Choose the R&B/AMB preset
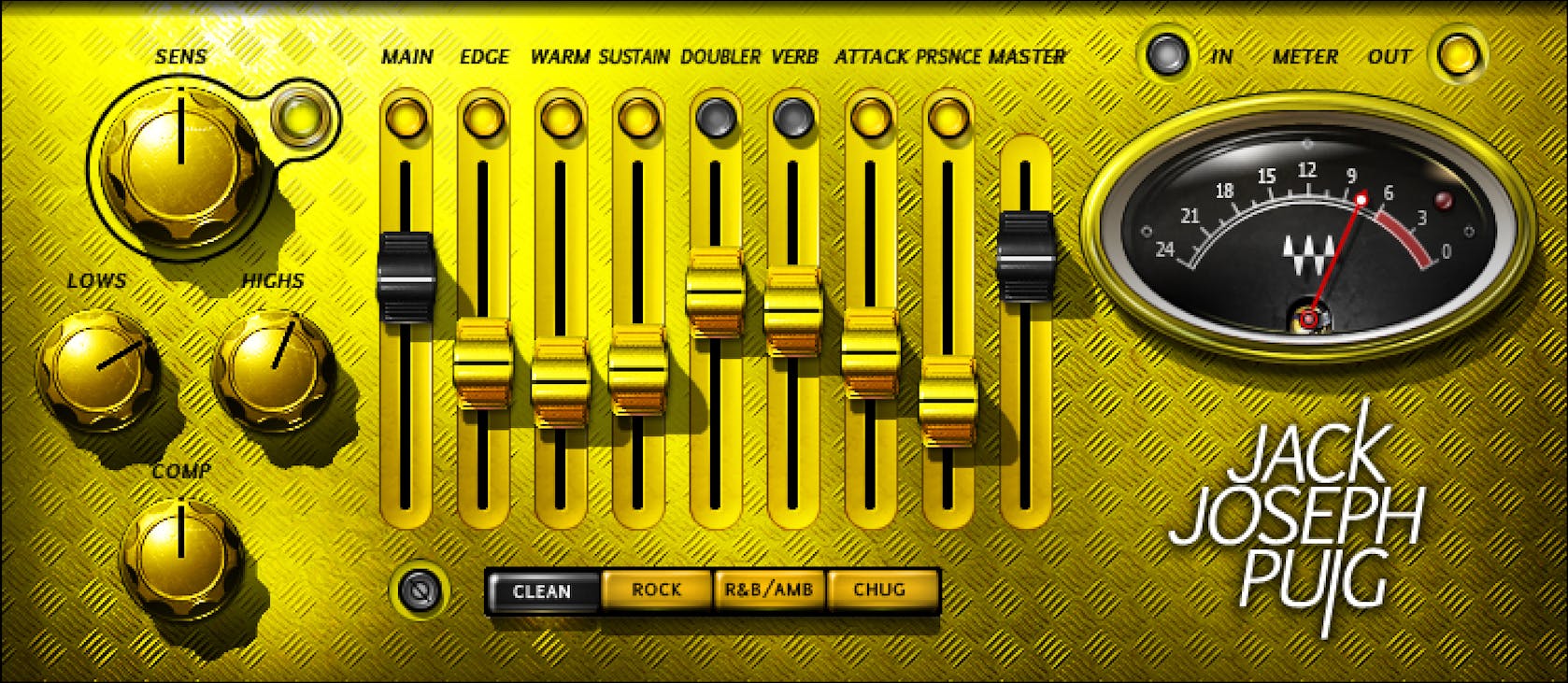 (x=768, y=590)
